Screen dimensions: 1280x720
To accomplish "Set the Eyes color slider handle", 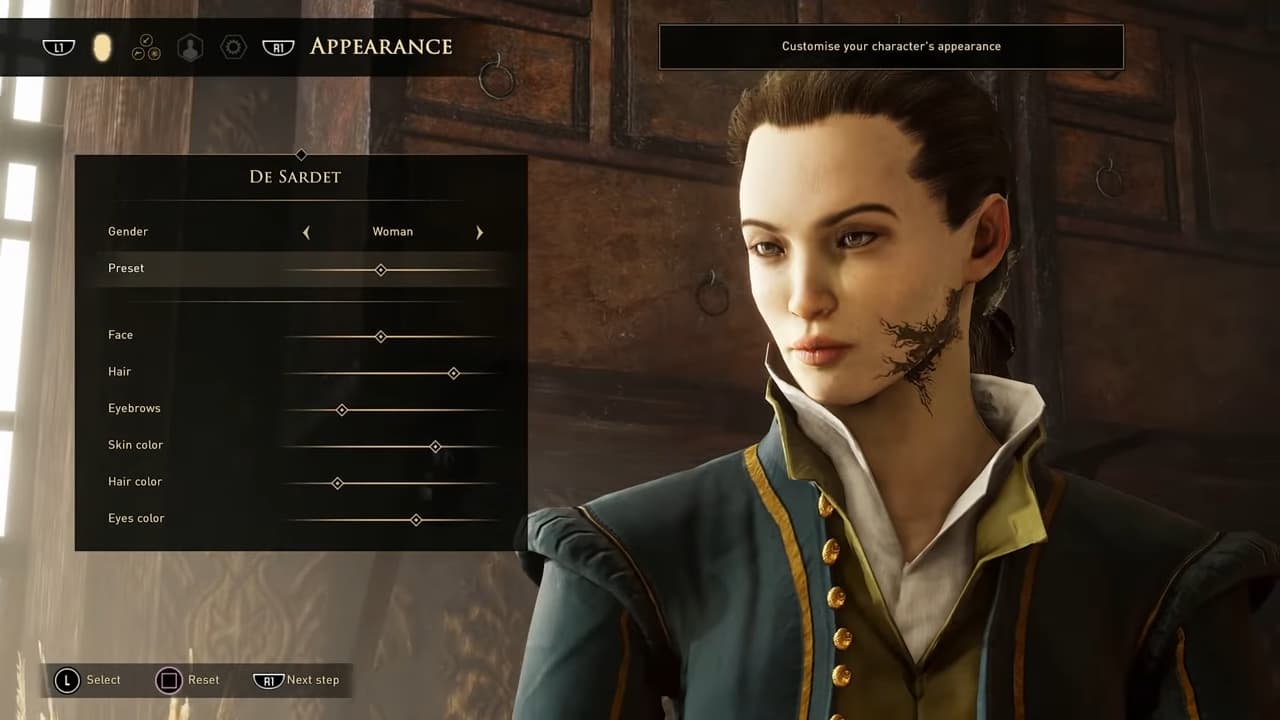I will [x=416, y=520].
